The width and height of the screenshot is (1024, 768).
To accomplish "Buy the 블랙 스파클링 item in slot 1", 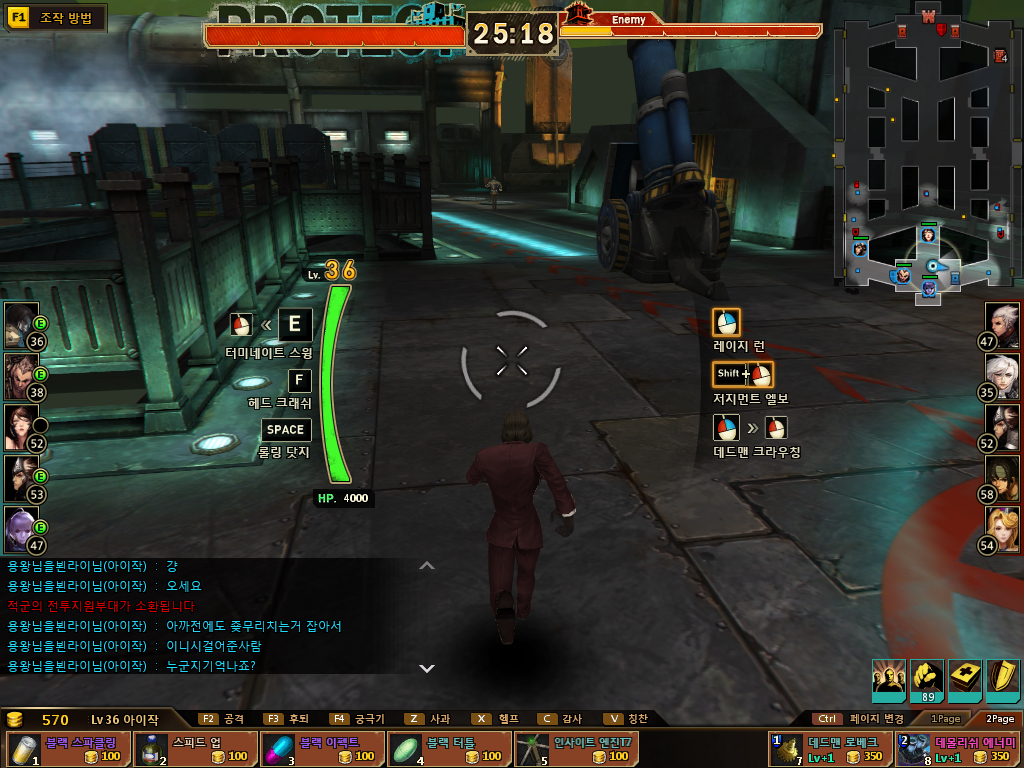I will 65,749.
